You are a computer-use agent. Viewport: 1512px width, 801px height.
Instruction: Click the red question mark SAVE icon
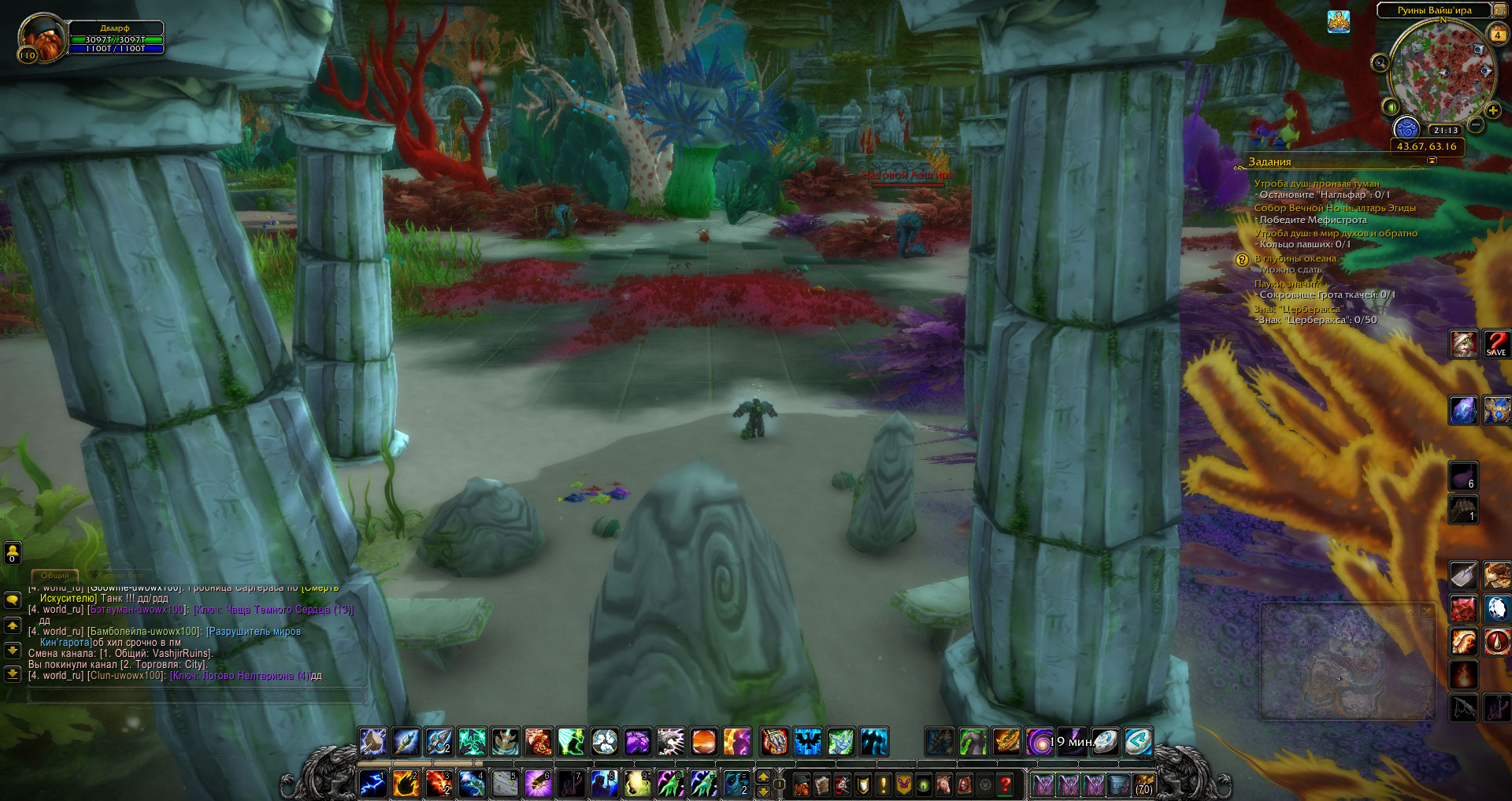[x=1496, y=344]
